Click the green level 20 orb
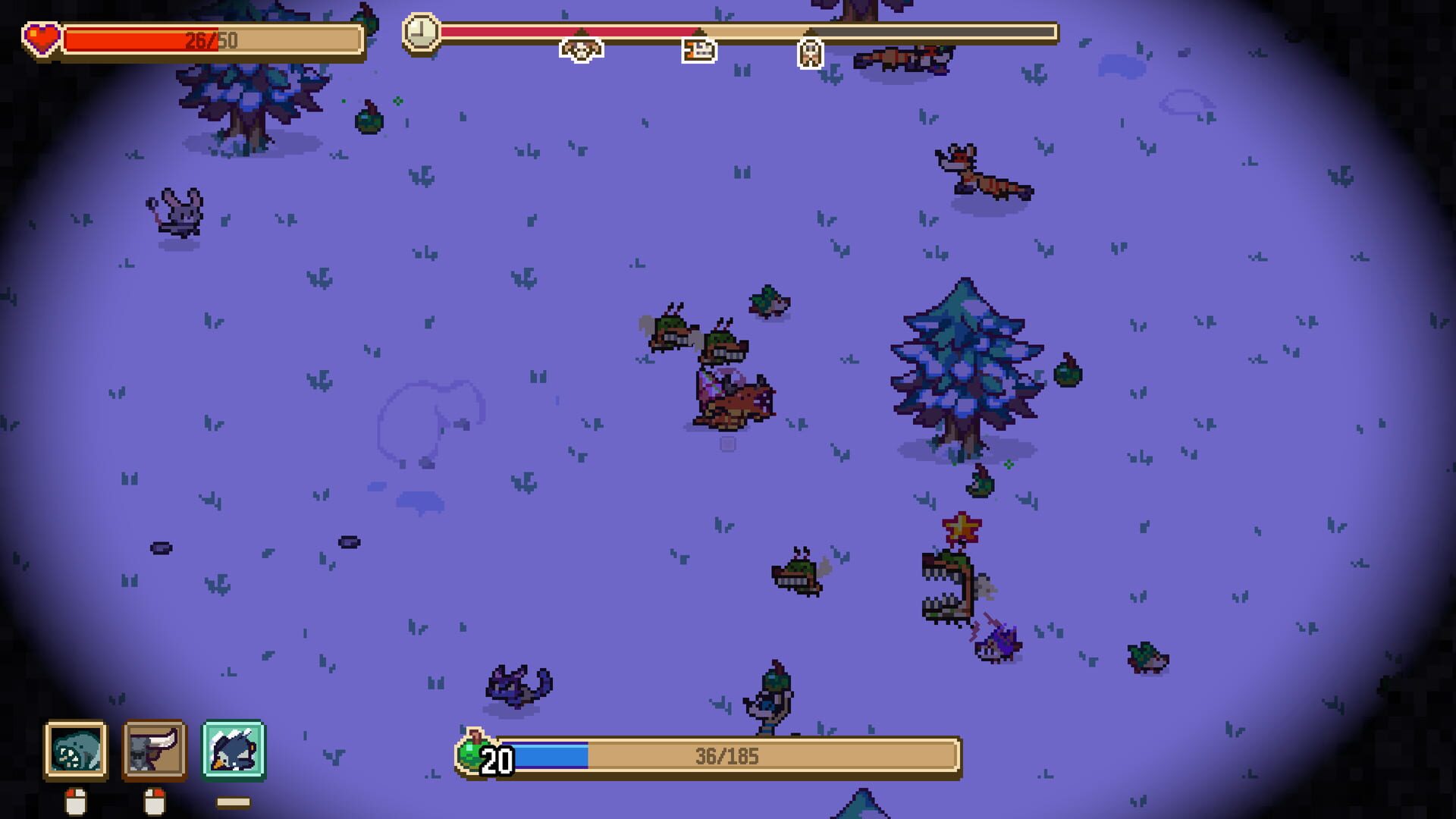The height and width of the screenshot is (819, 1456). click(x=472, y=753)
